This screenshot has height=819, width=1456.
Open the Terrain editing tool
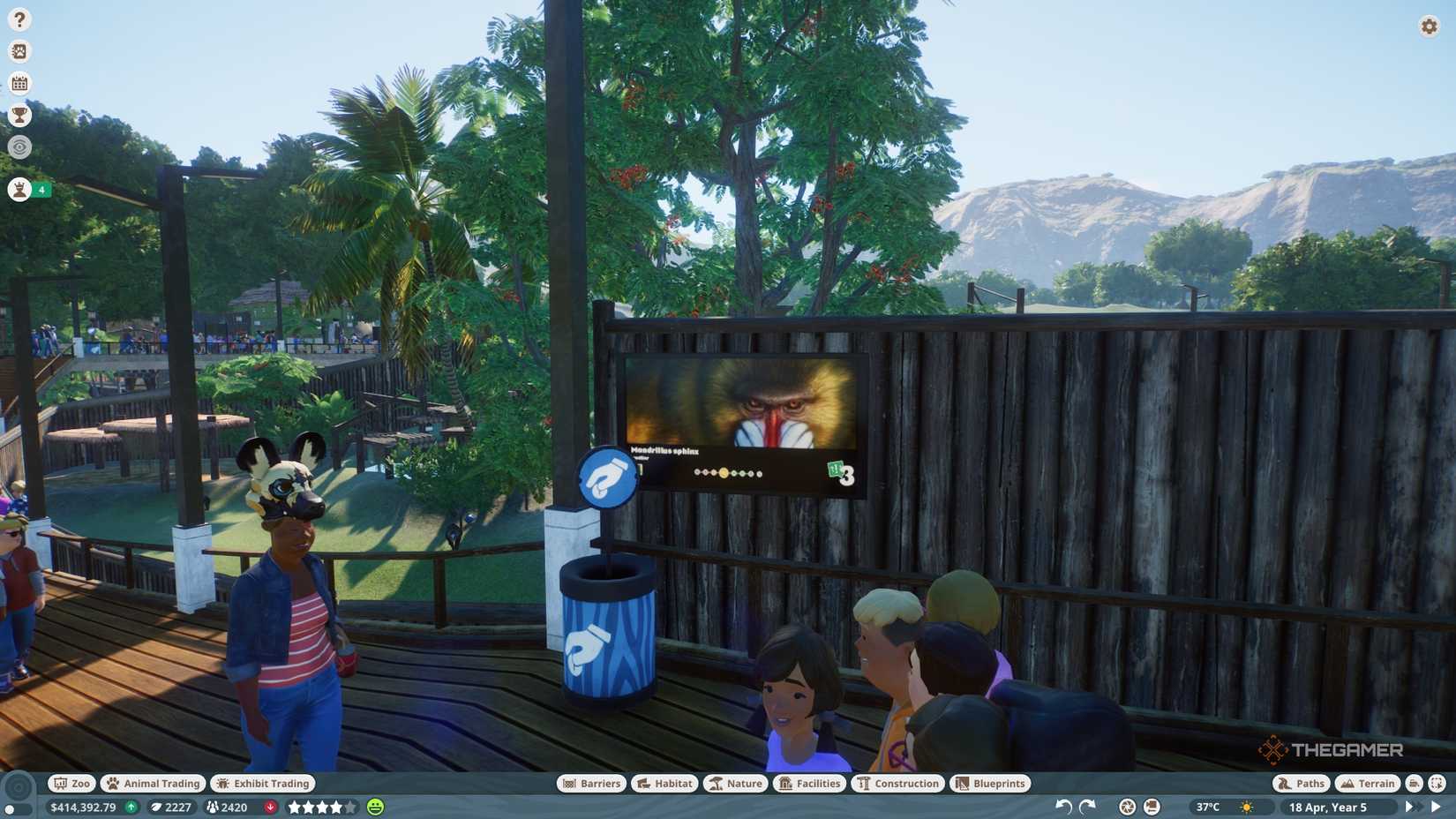(x=1367, y=783)
